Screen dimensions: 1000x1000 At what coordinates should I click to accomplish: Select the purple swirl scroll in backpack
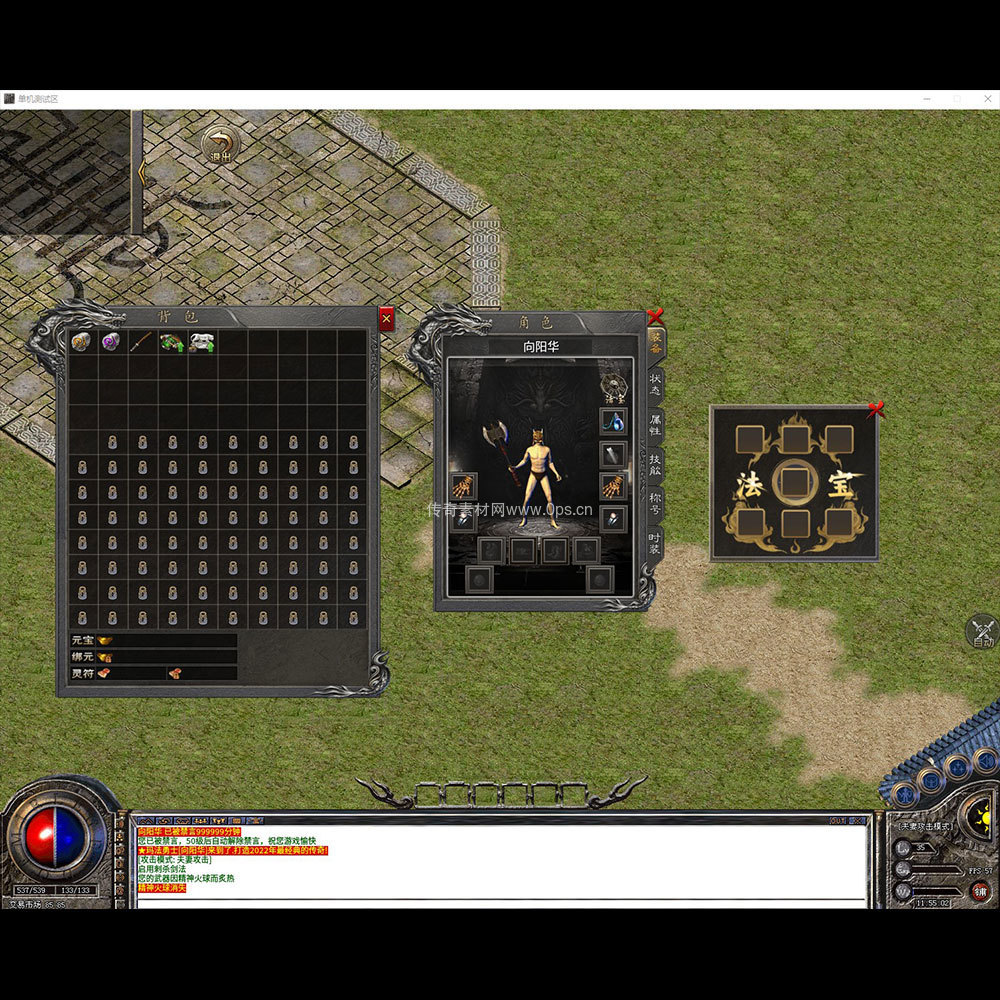point(112,342)
